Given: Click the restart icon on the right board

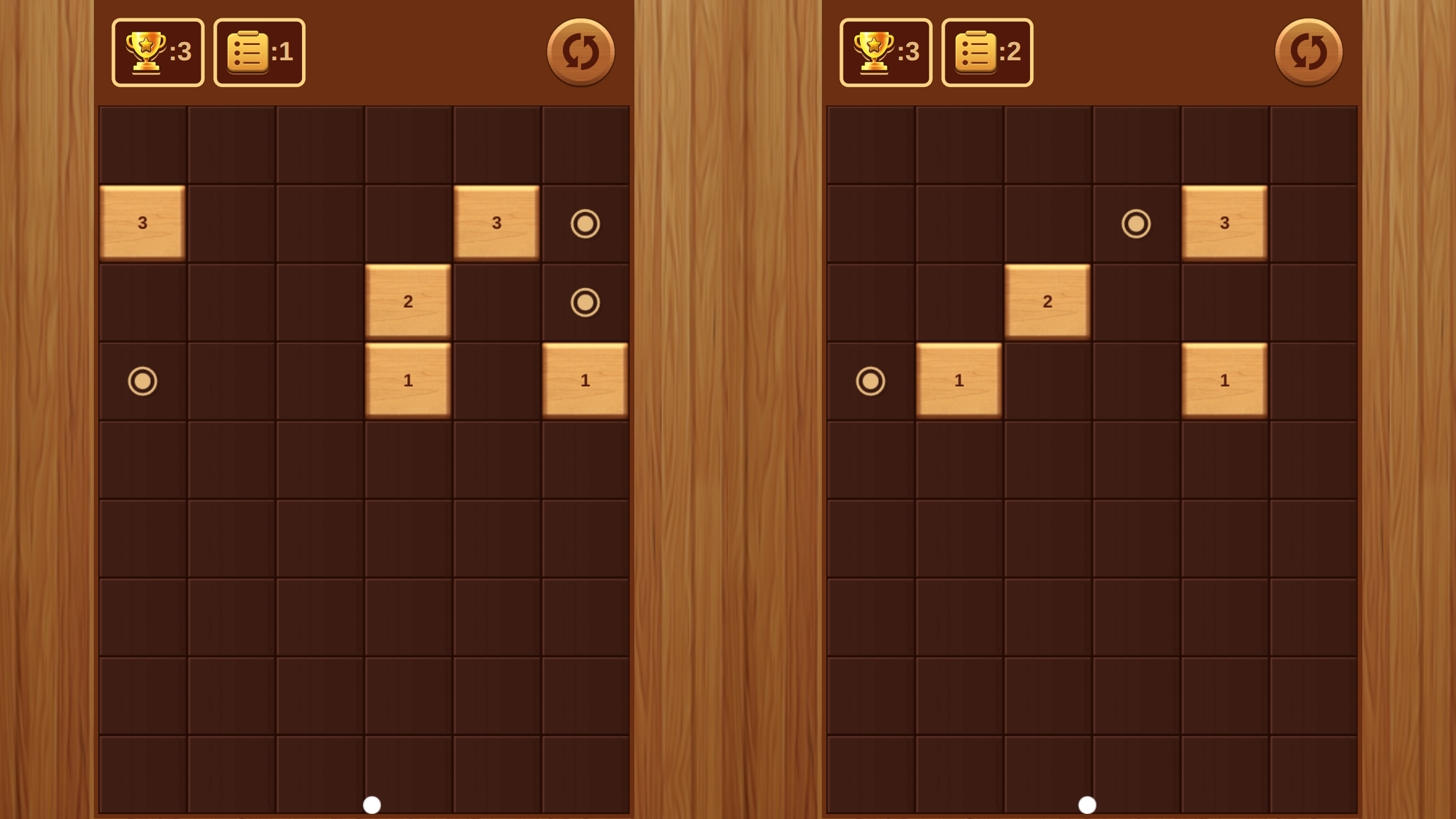Looking at the screenshot, I should click(1308, 51).
